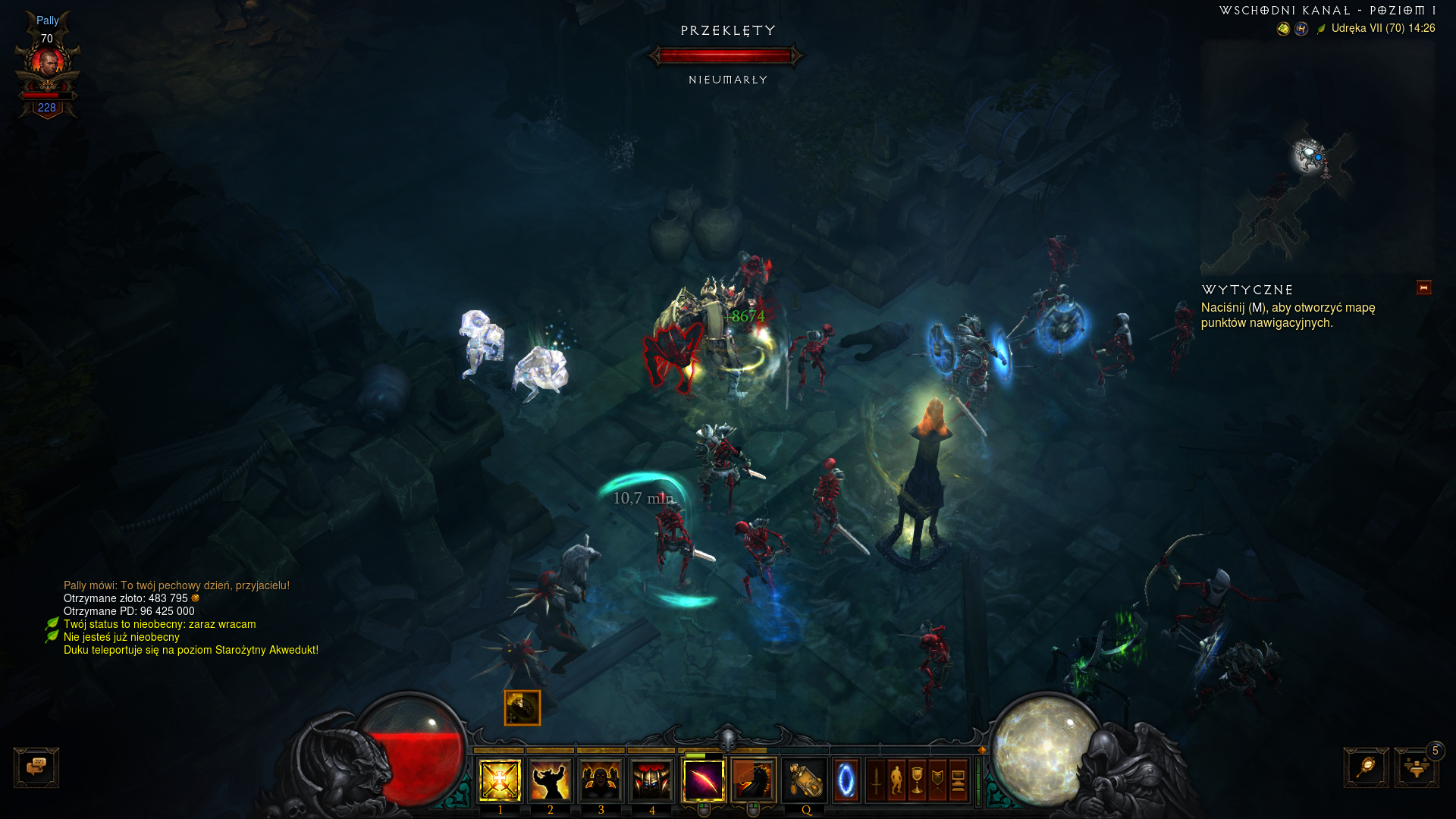Open the achievements chalice icon
This screenshot has height=819, width=1456.
point(917,780)
